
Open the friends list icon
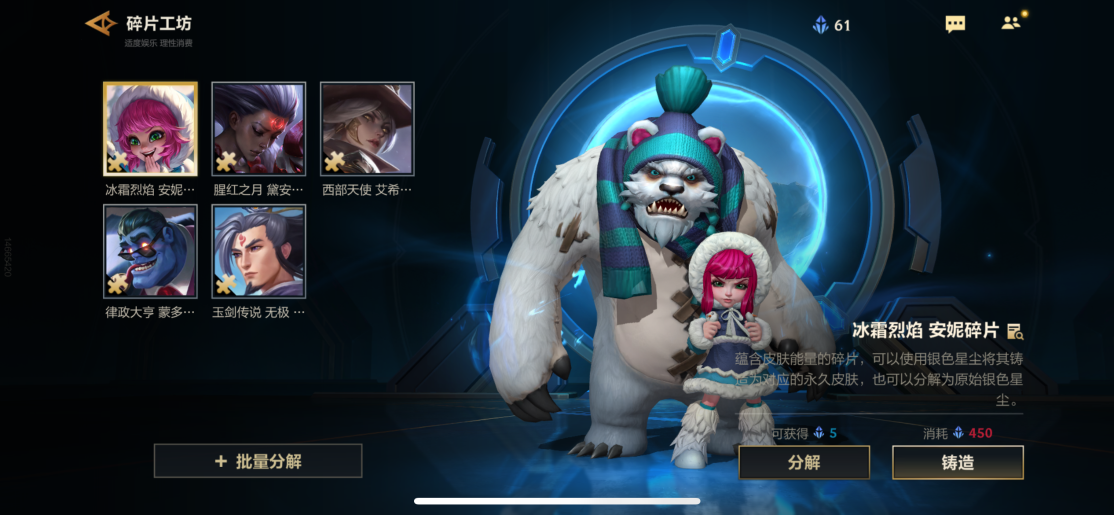click(x=1011, y=23)
